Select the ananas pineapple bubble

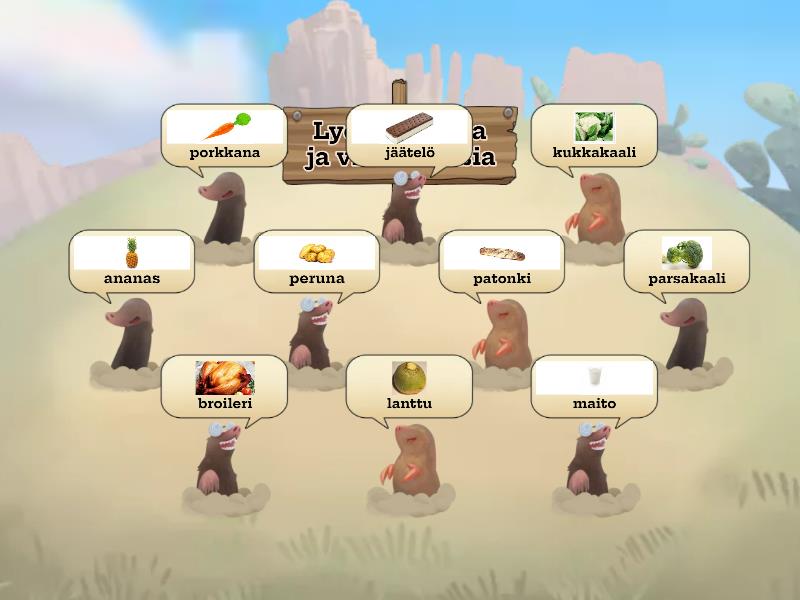(132, 262)
